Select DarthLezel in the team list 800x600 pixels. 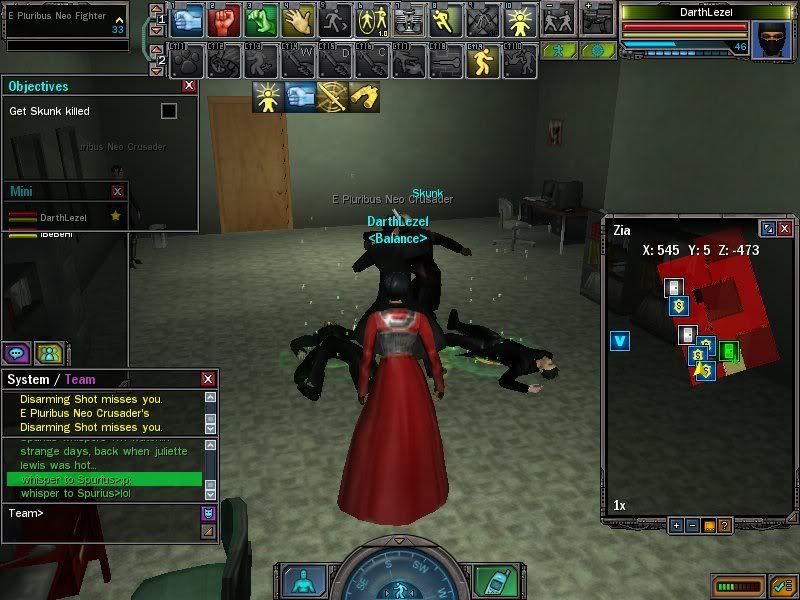64,217
